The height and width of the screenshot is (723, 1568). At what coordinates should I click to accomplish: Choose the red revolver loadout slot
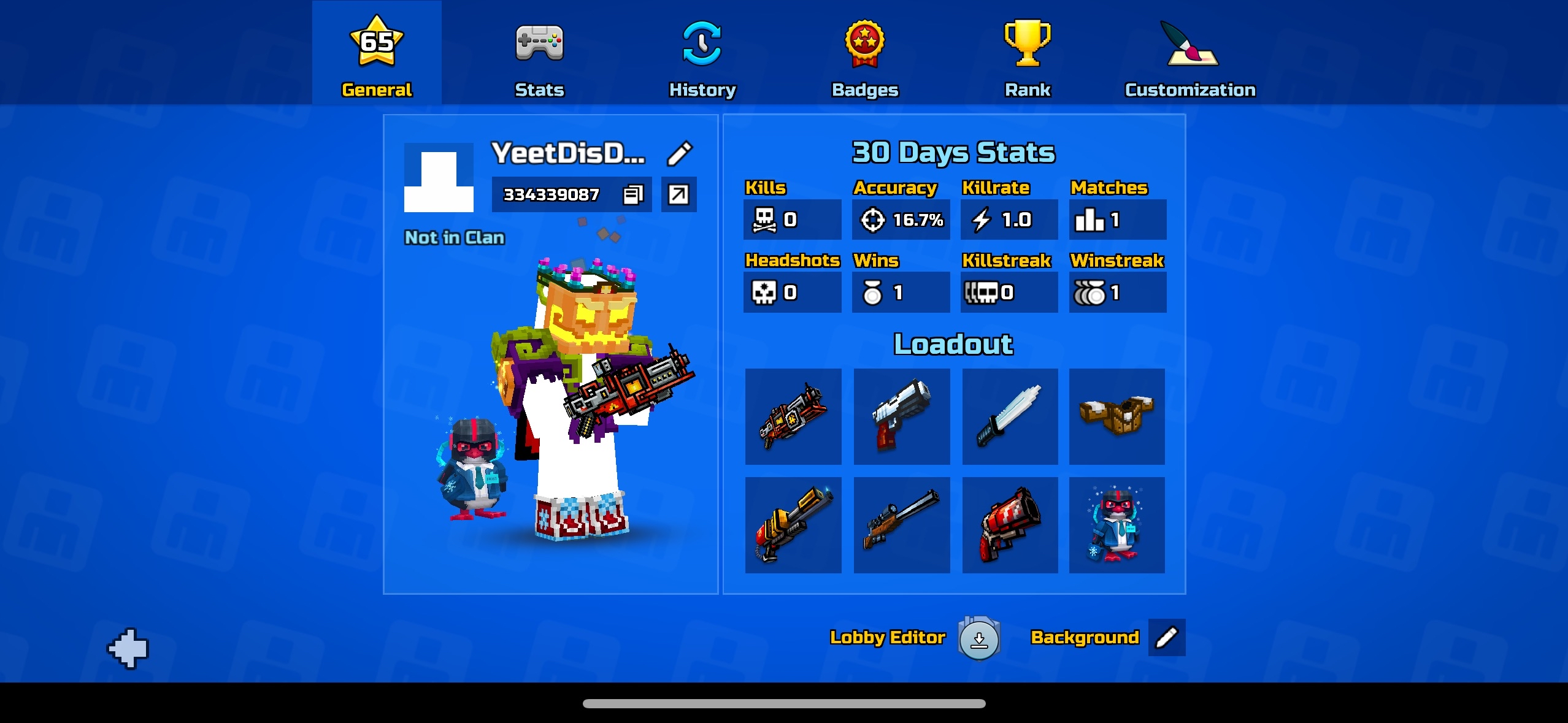[1010, 525]
